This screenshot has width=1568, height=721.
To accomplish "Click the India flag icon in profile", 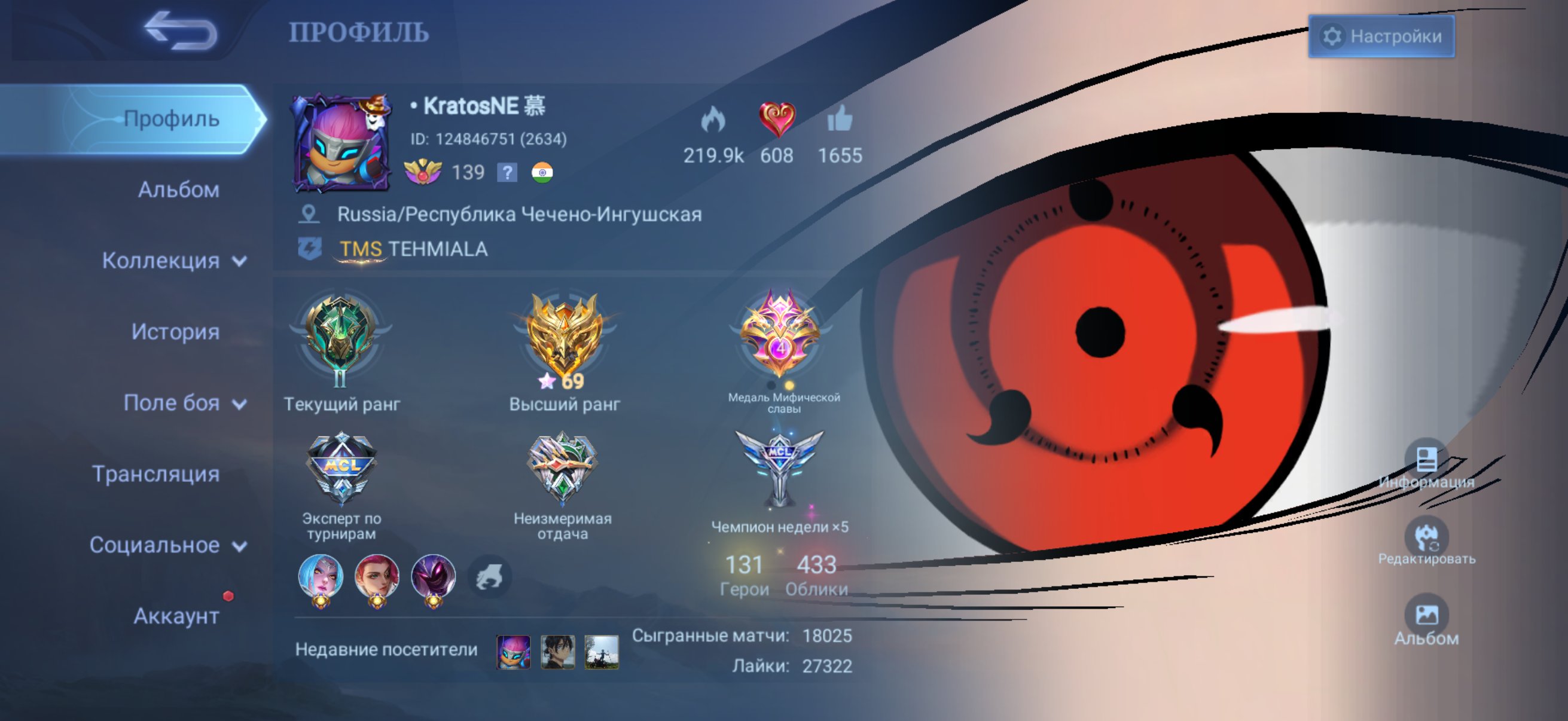I will click(544, 173).
